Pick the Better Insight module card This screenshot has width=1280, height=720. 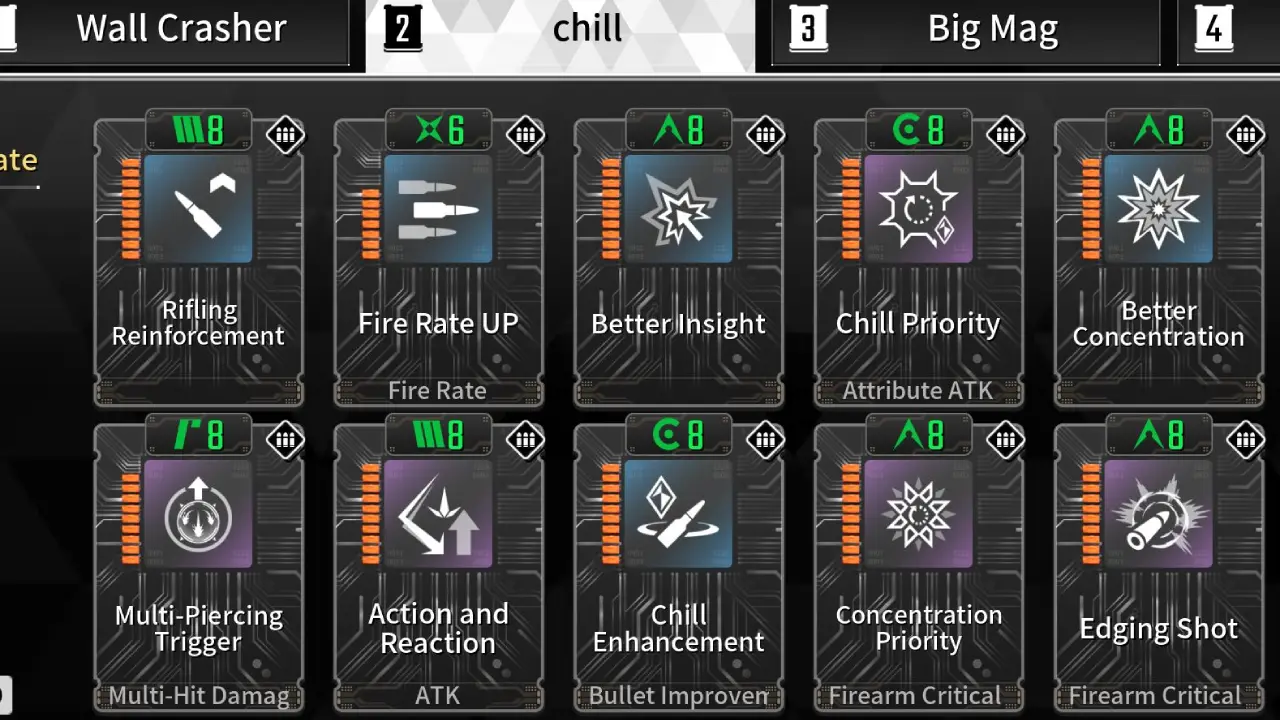pos(678,260)
